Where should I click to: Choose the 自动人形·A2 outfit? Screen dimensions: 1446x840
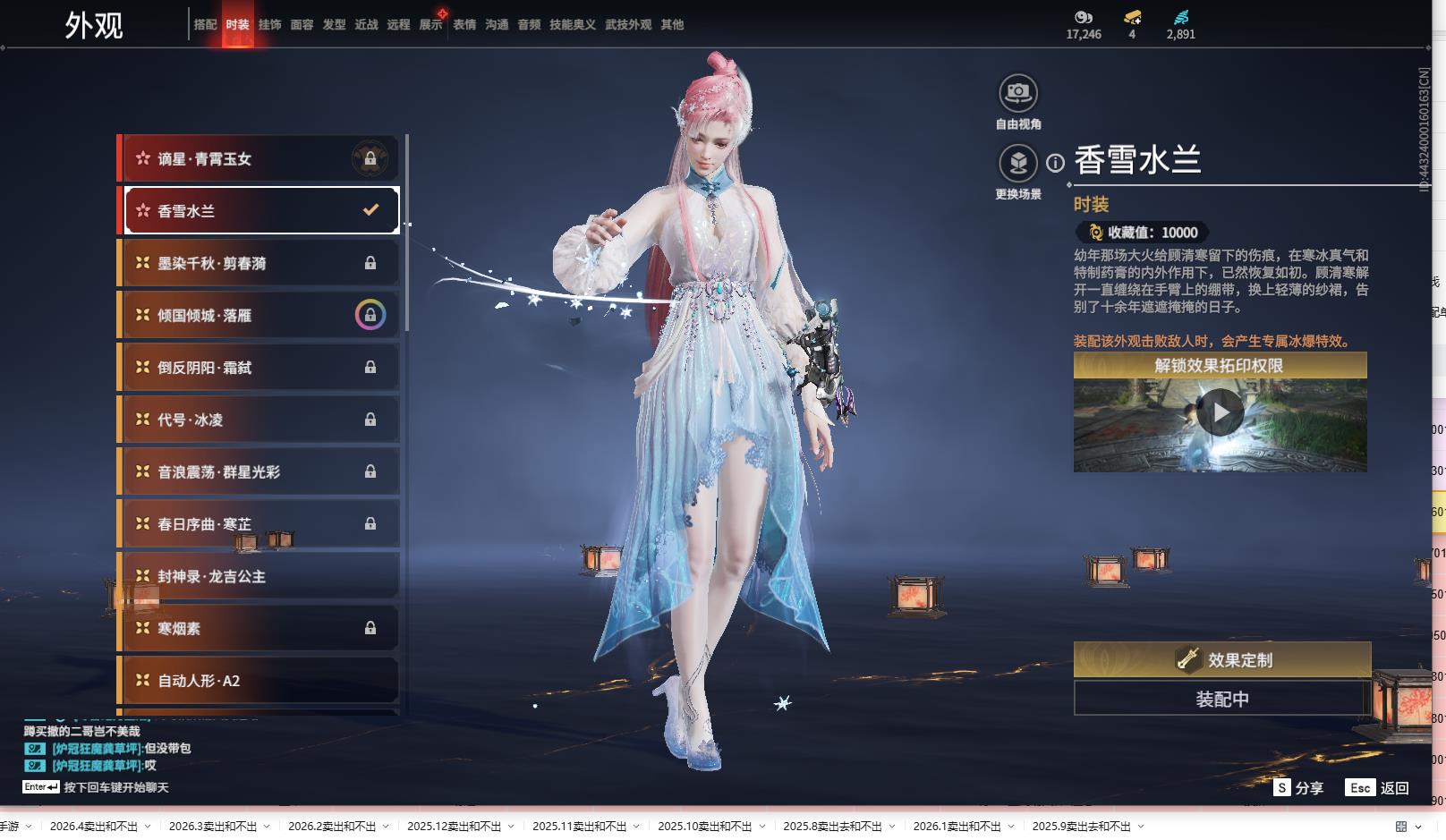coord(259,681)
